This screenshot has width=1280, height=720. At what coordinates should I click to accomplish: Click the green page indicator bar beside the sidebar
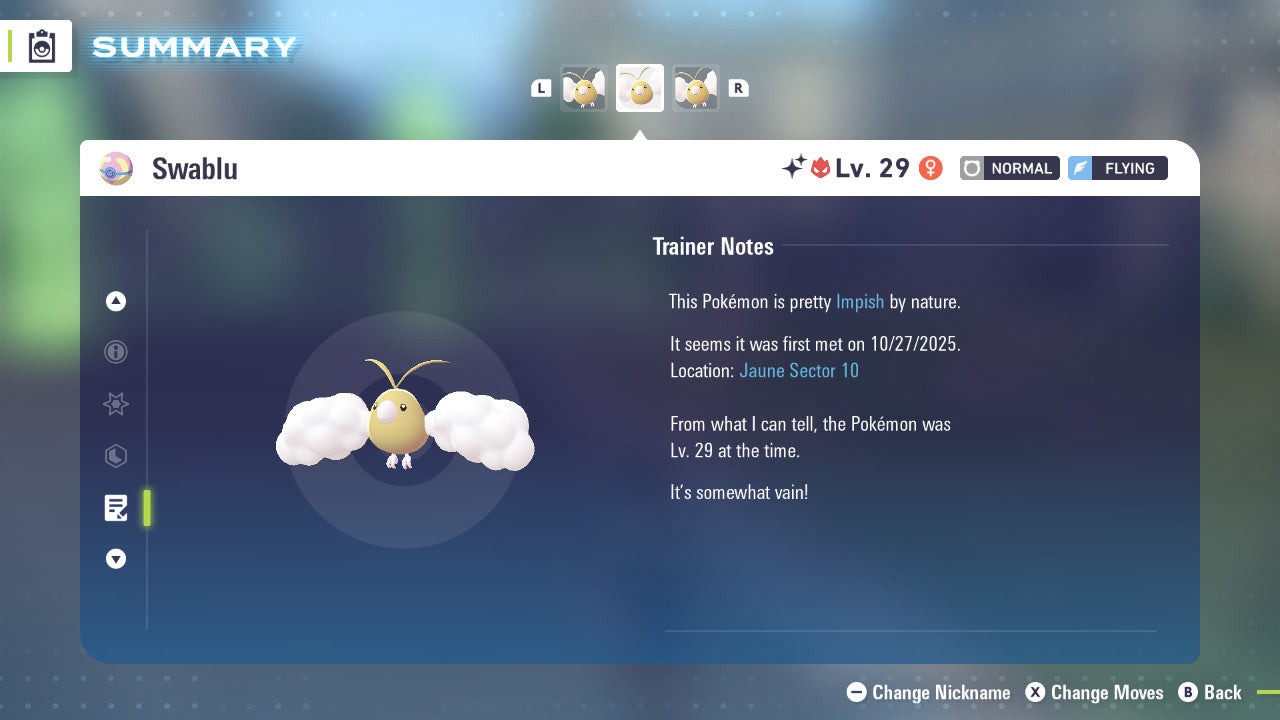147,508
